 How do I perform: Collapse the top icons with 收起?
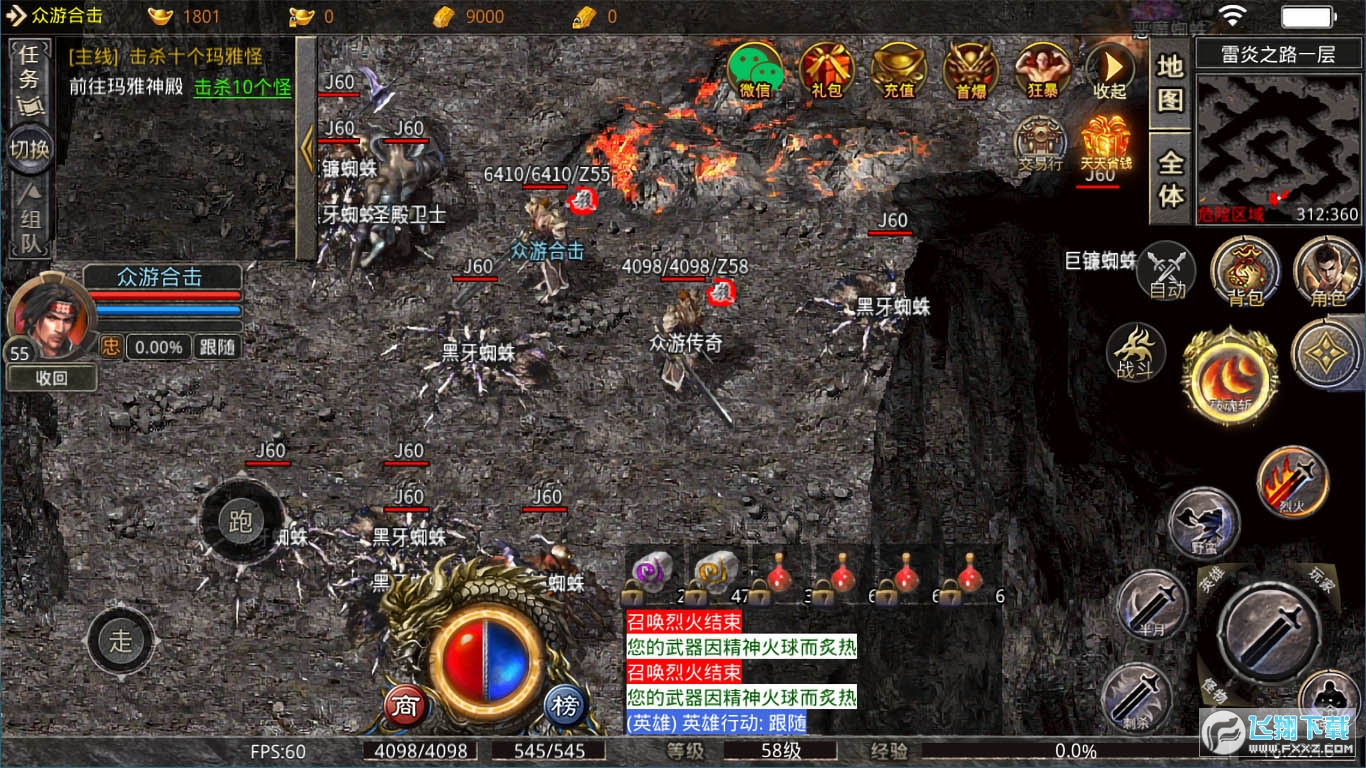1110,70
